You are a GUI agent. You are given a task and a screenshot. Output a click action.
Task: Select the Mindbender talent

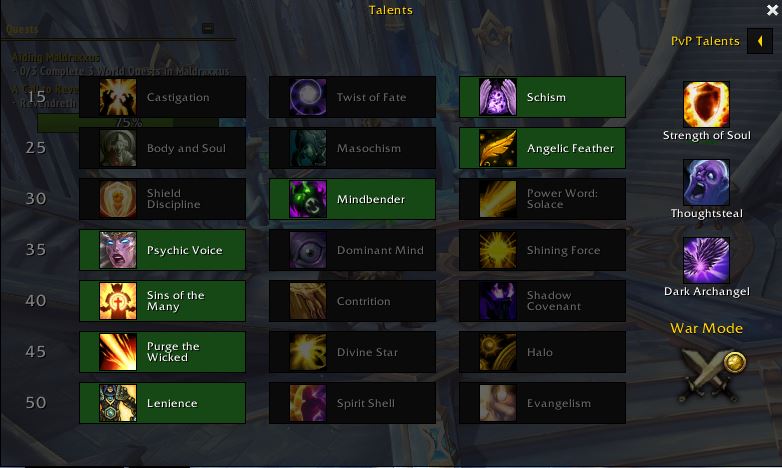coord(352,199)
